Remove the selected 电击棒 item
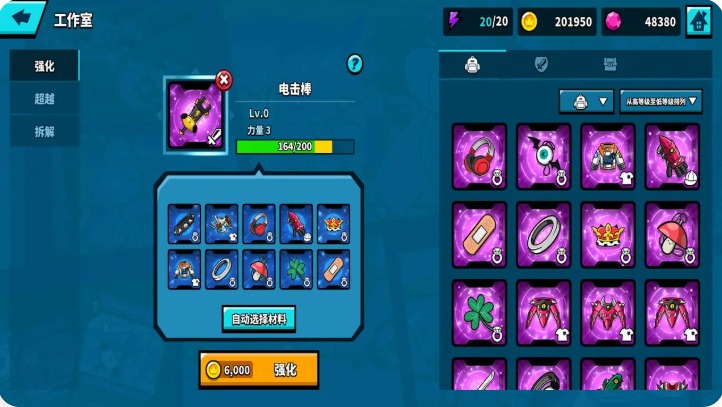Viewport: 722px width, 407px height. (223, 78)
